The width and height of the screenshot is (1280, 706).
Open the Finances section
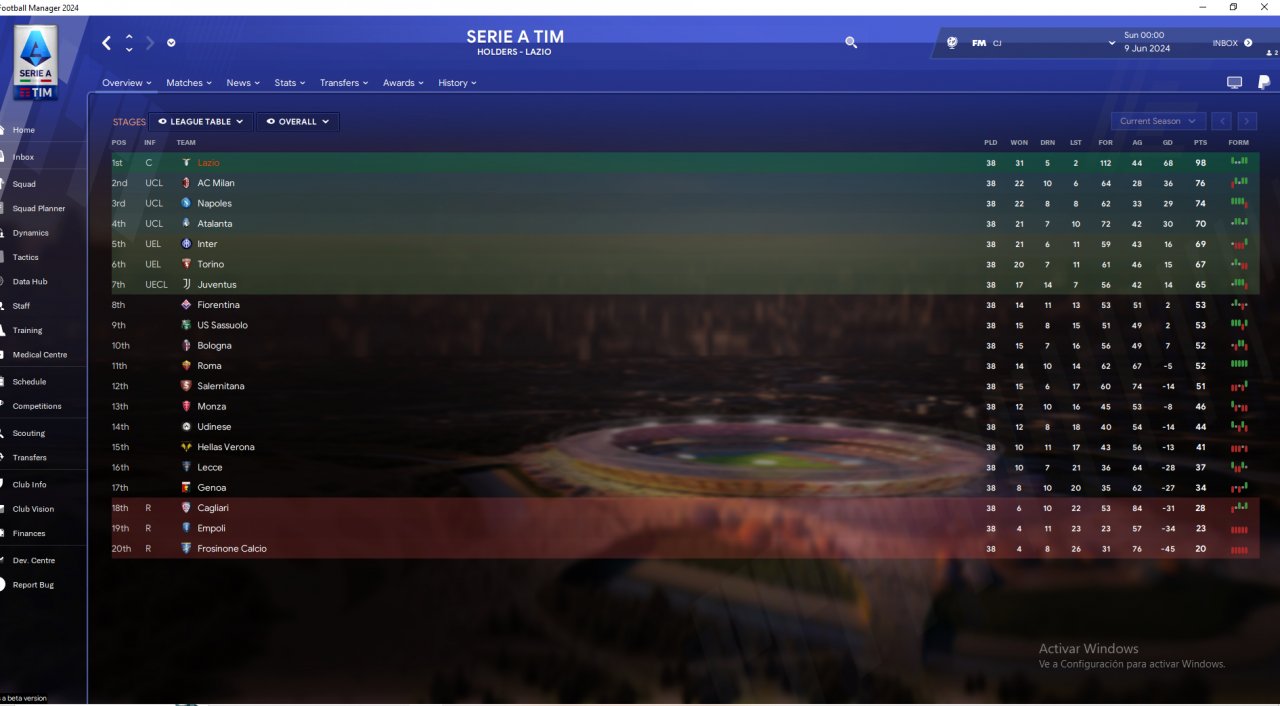click(28, 533)
